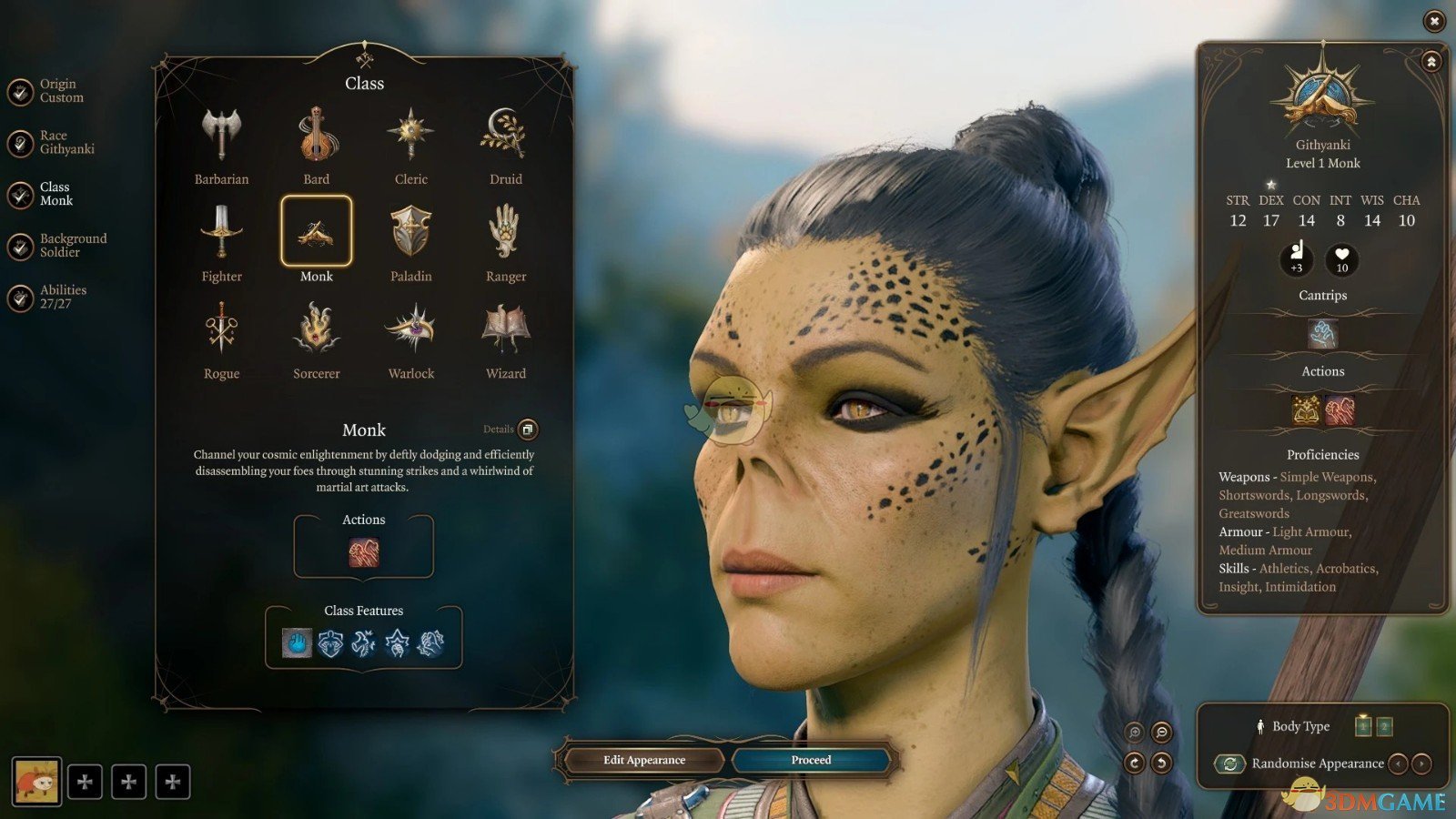Choose the Wizard class
Image resolution: width=1456 pixels, height=819 pixels.
coord(505,330)
